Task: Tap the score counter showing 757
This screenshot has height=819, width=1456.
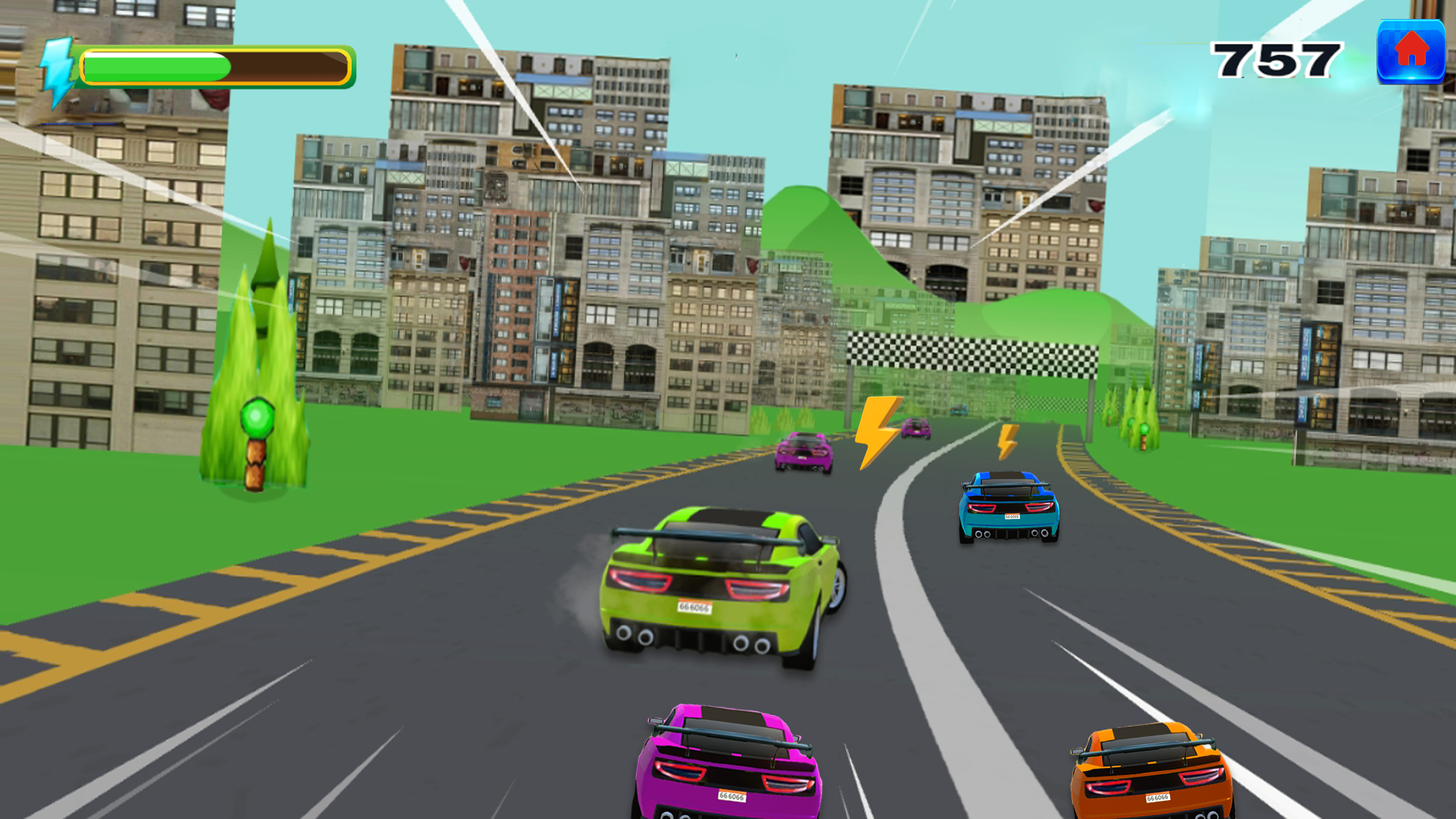Action: click(x=1276, y=61)
